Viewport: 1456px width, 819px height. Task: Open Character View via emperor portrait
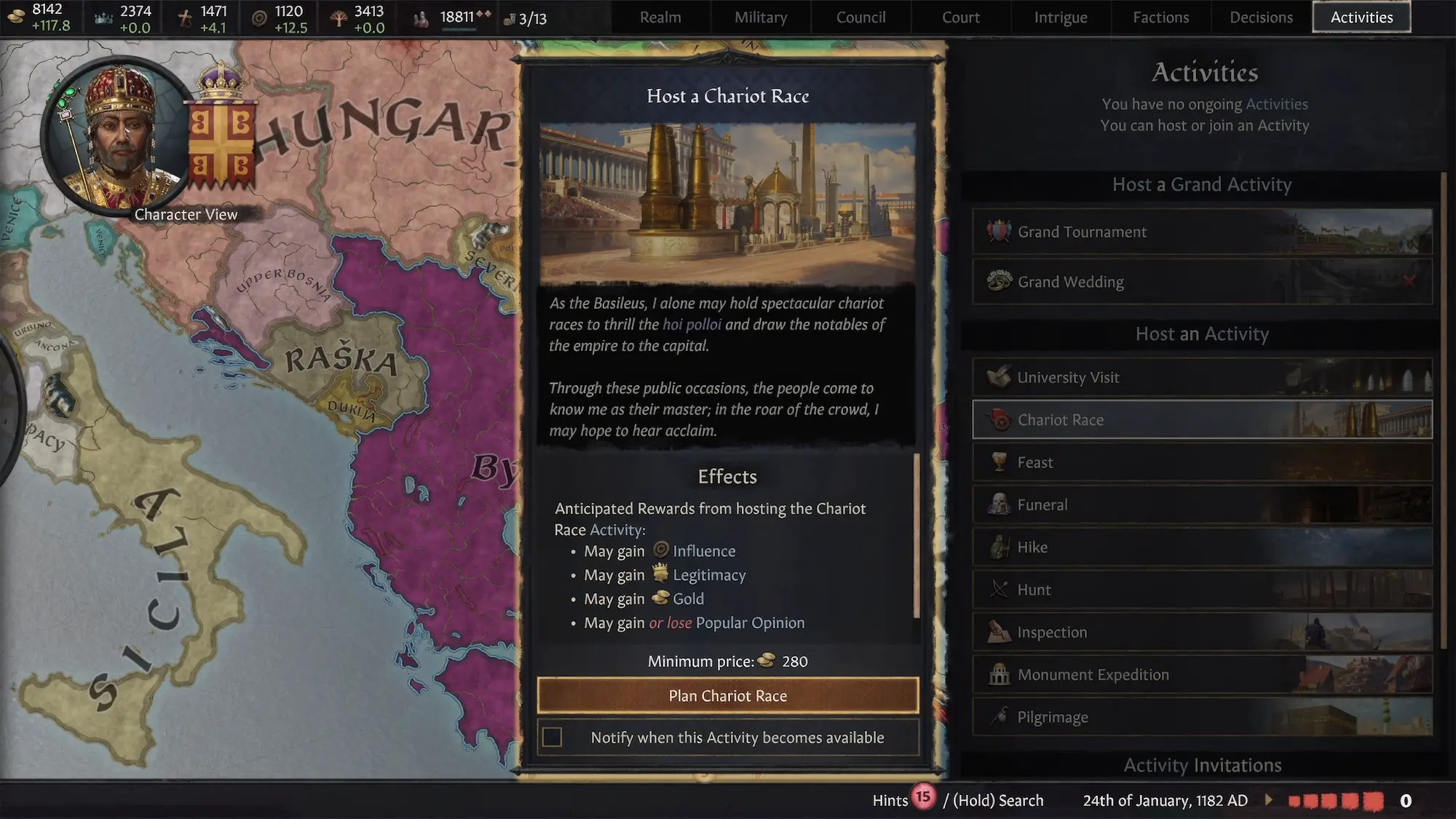pos(119,138)
